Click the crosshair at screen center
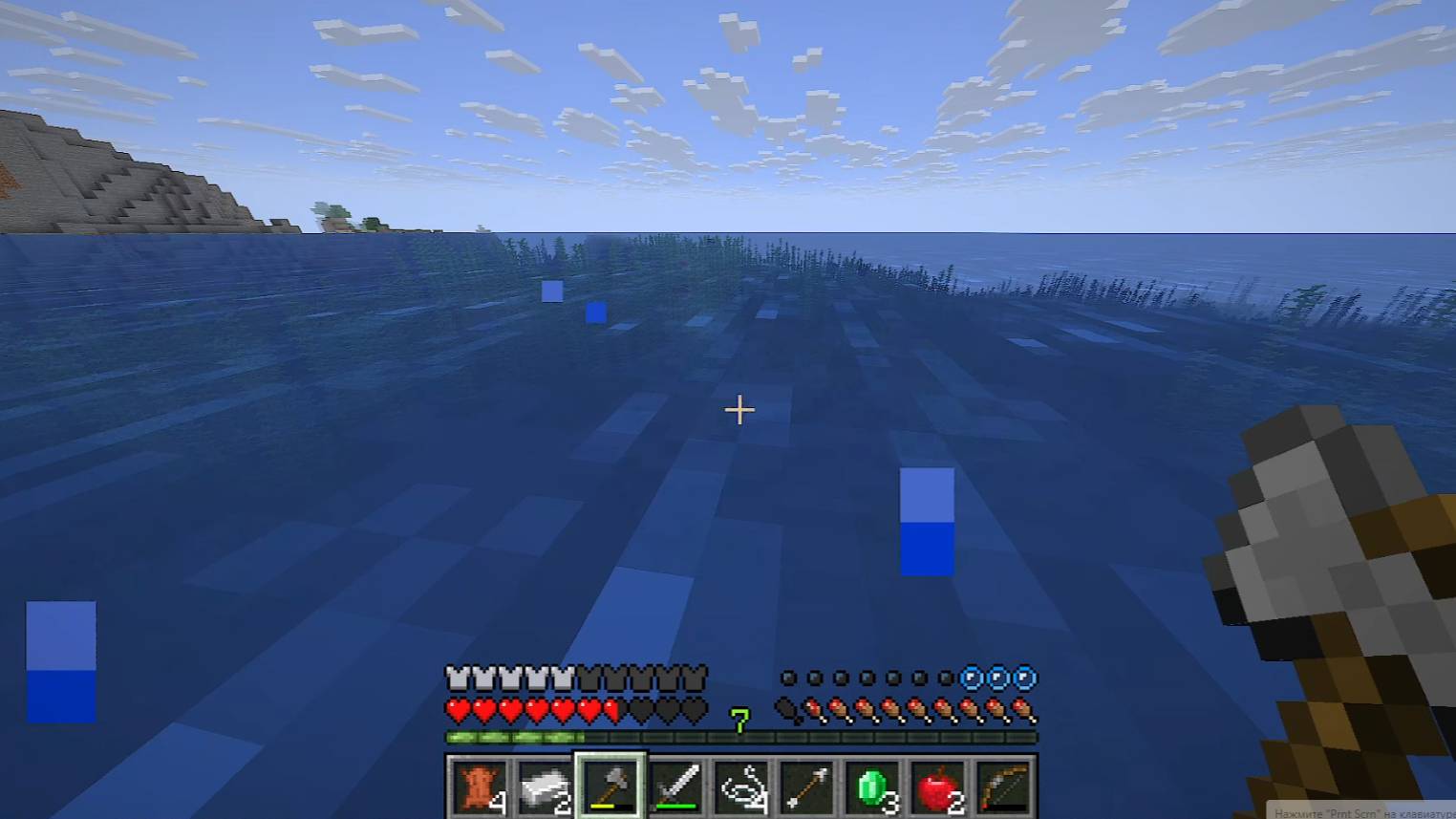Screen dimensions: 1456x819 click(739, 409)
